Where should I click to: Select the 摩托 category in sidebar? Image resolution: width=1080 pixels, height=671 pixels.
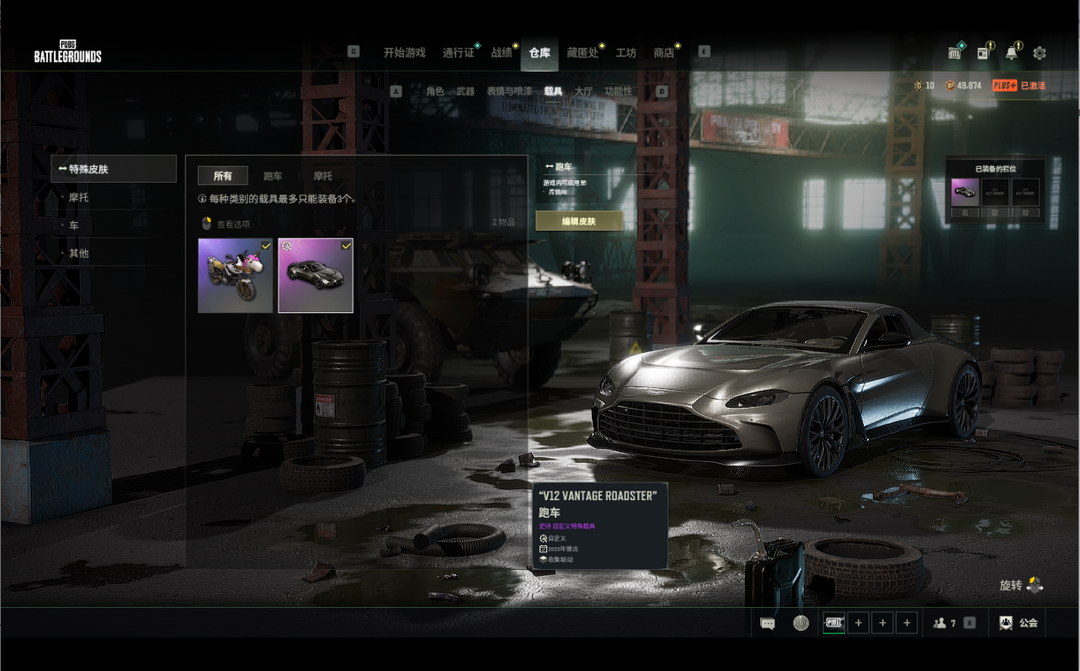point(78,198)
